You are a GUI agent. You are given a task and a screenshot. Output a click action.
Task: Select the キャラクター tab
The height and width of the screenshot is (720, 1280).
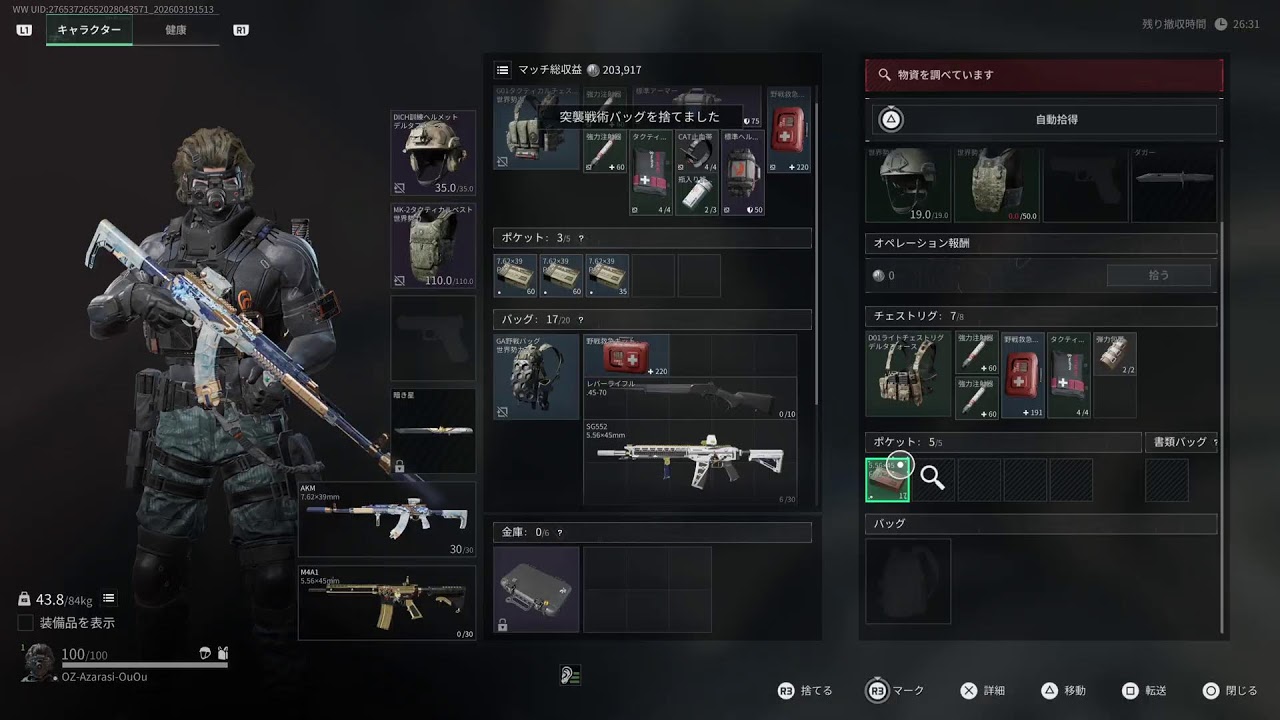tap(89, 30)
